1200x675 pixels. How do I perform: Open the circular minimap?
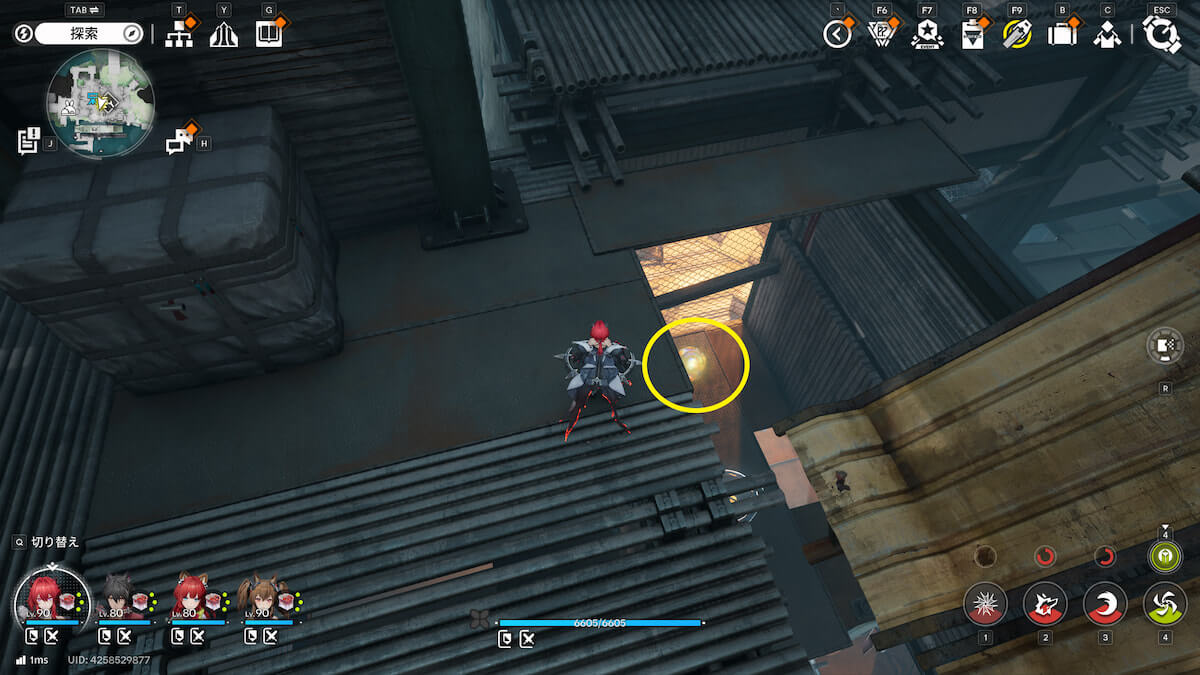[x=100, y=103]
